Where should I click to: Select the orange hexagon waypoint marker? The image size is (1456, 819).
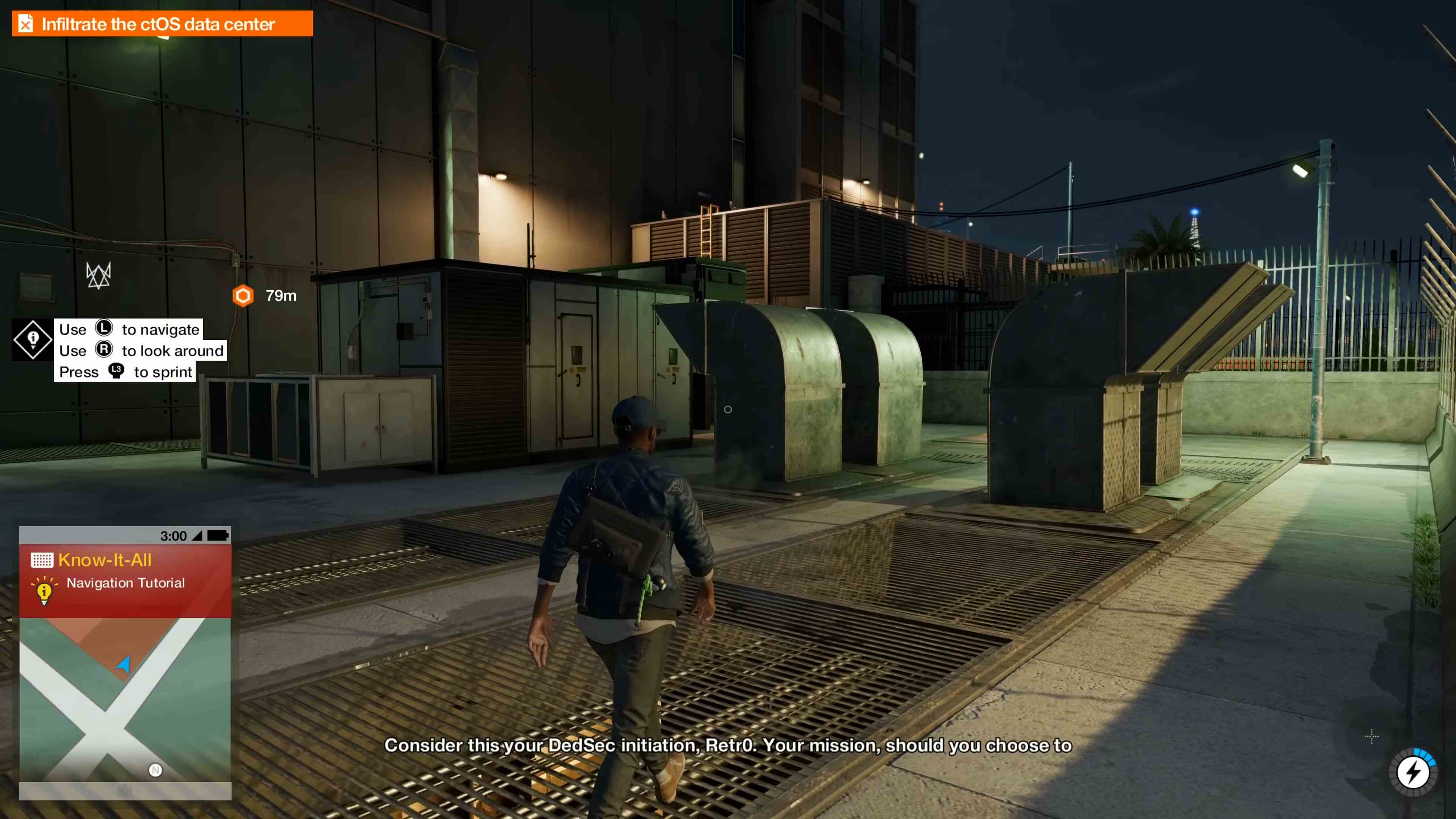tap(243, 296)
